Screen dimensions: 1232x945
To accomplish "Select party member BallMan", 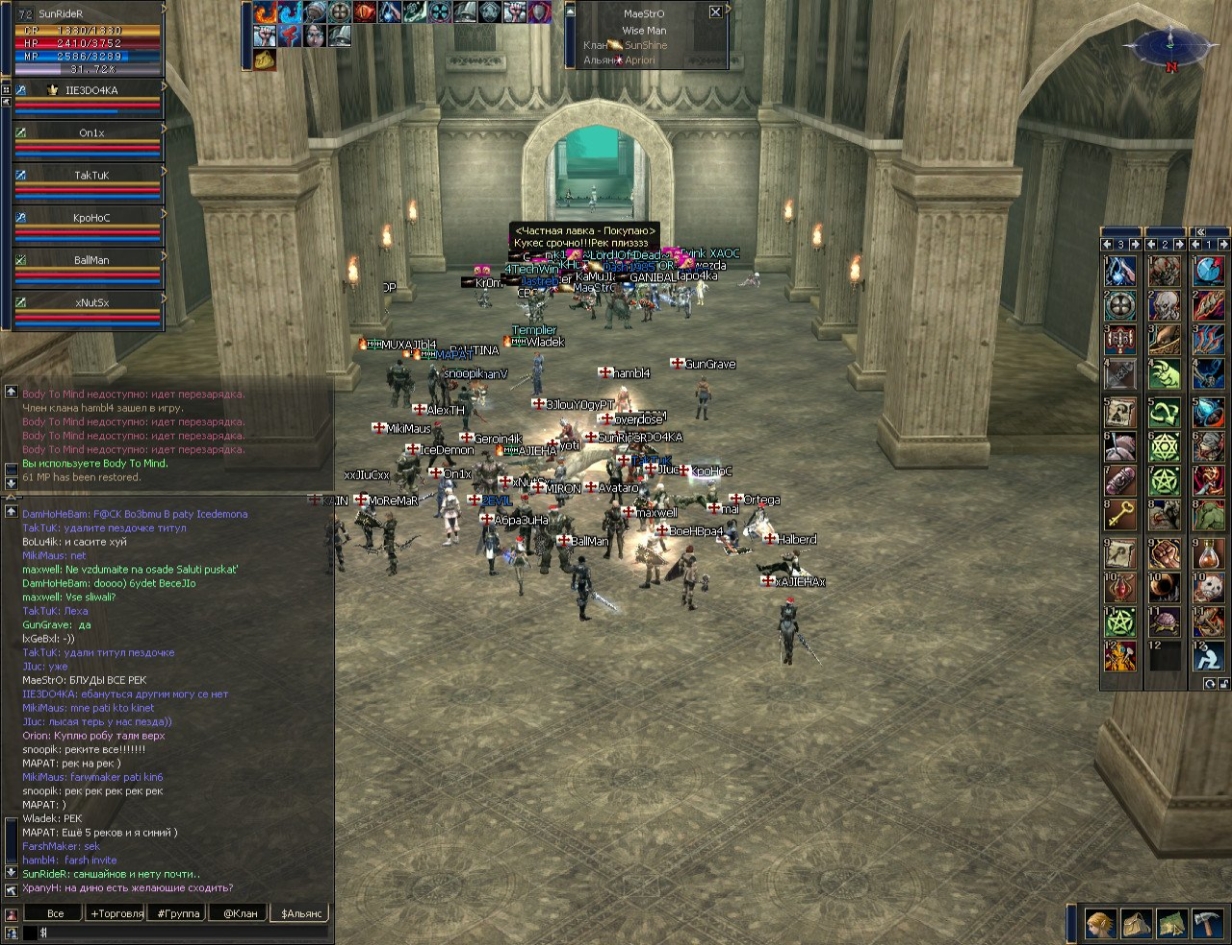I will [90, 260].
